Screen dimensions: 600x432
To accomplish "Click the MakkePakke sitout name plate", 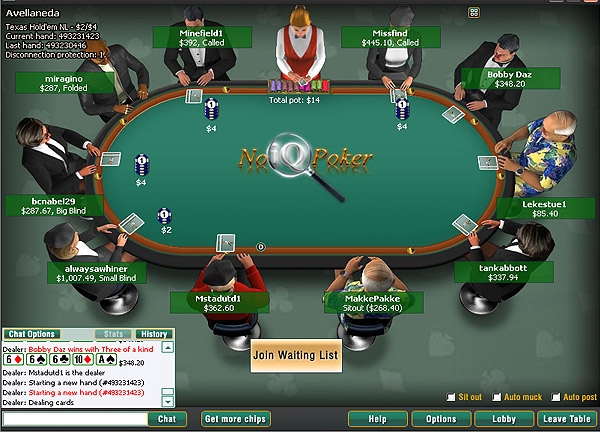I will point(372,302).
